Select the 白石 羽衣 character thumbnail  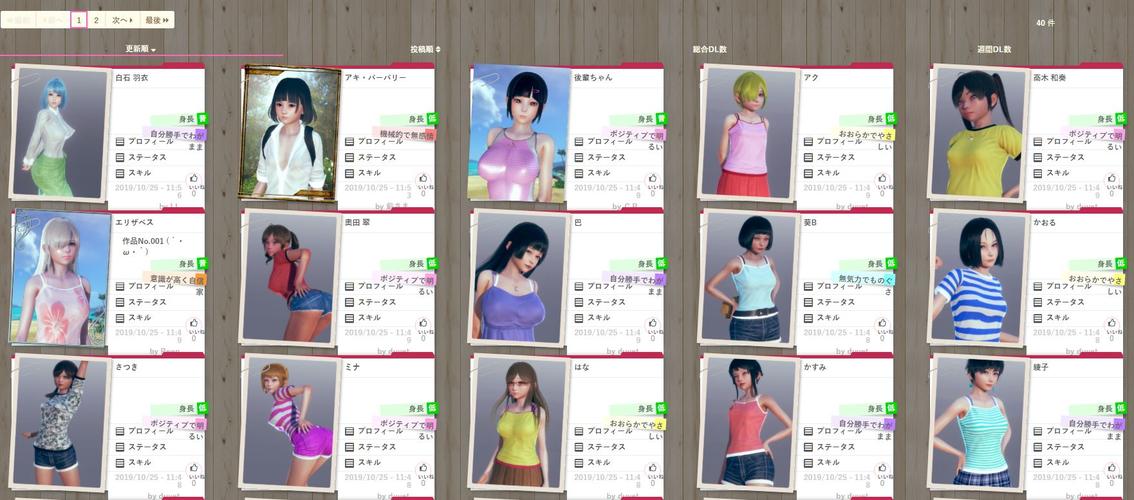[x=60, y=131]
